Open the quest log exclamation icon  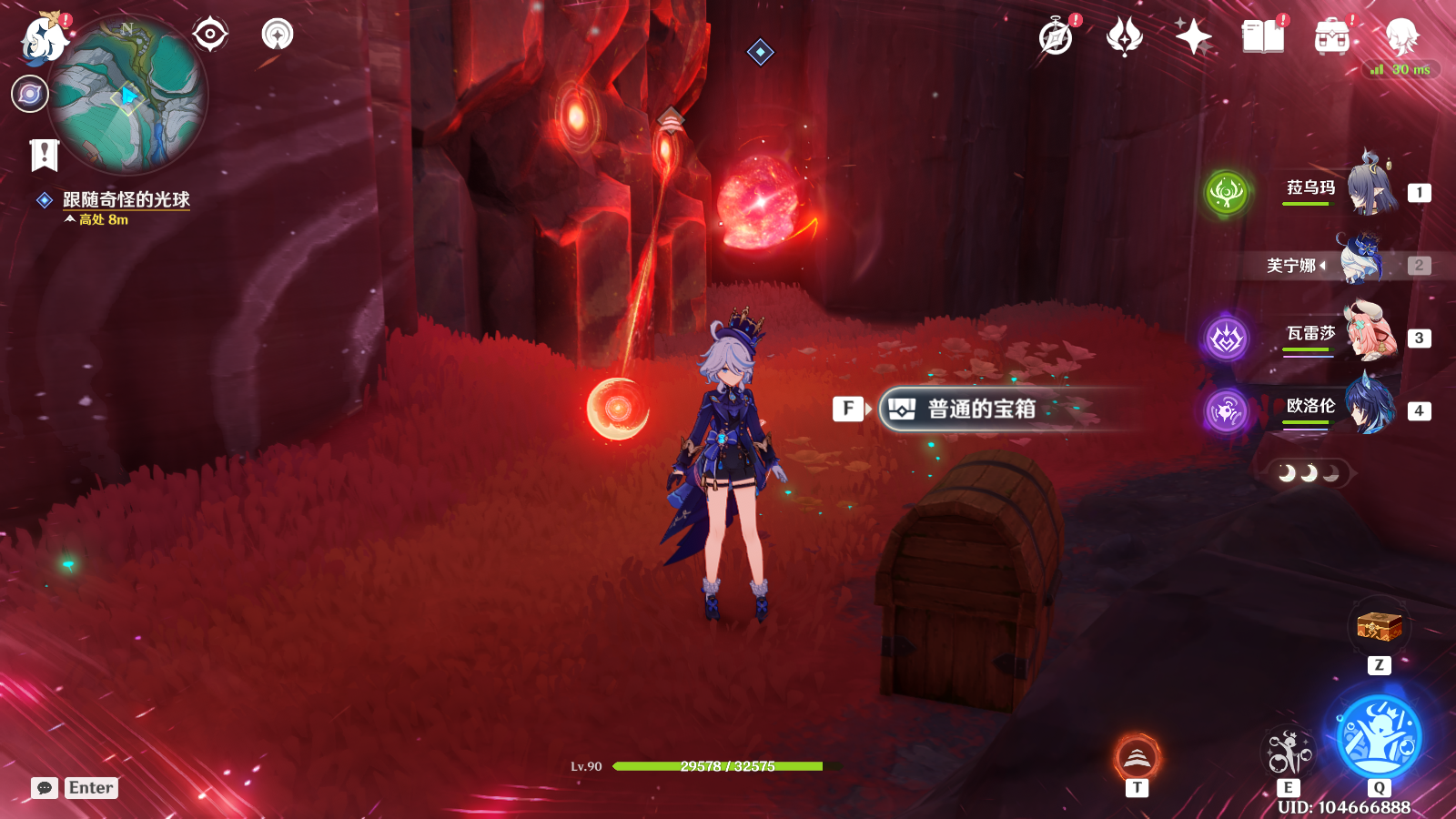coord(44,155)
